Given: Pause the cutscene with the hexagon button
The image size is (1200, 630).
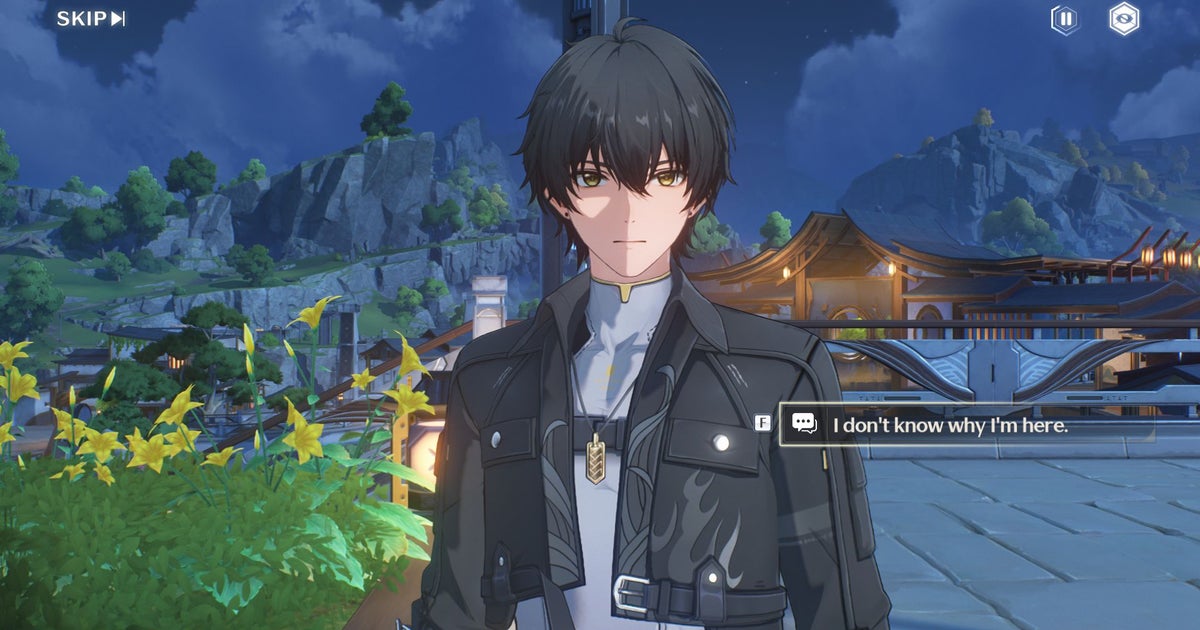Looking at the screenshot, I should 1066,19.
